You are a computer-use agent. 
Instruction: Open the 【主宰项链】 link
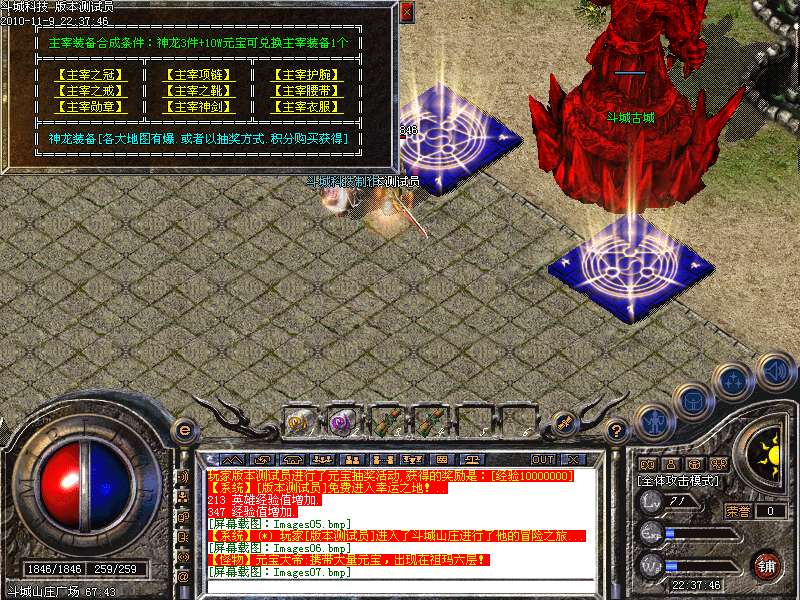[x=198, y=75]
